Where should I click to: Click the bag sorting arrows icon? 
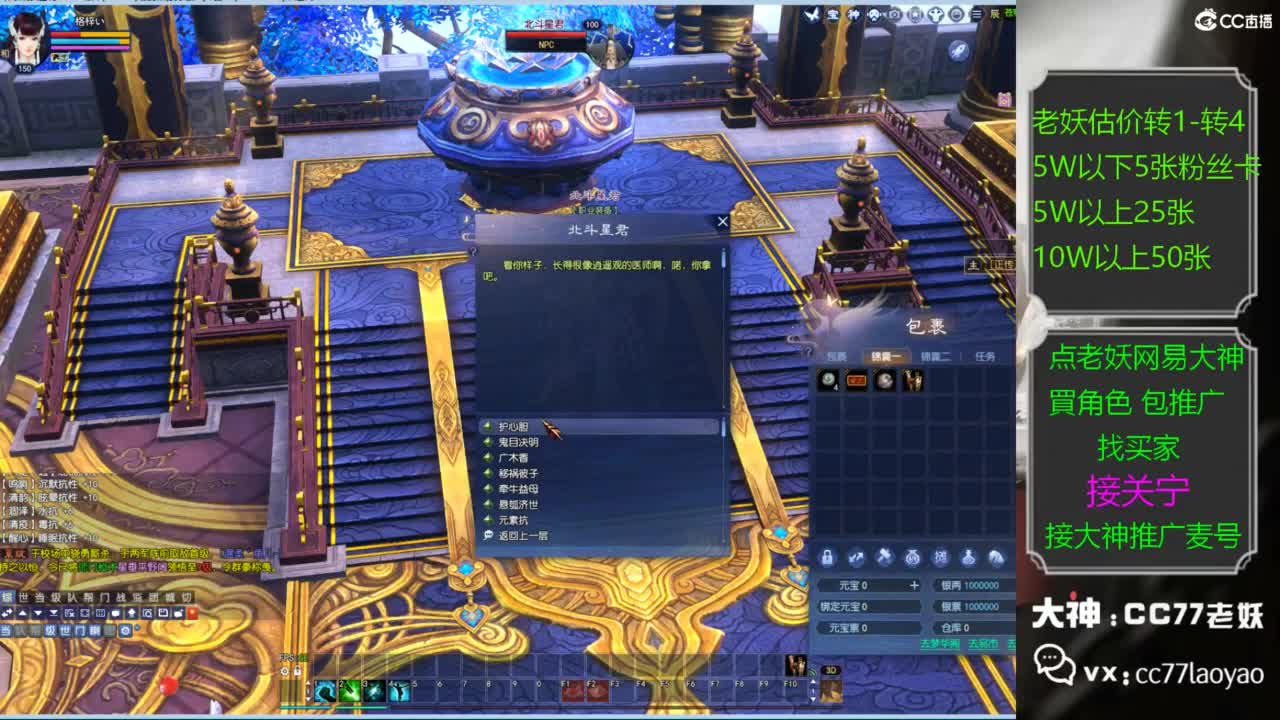856,560
